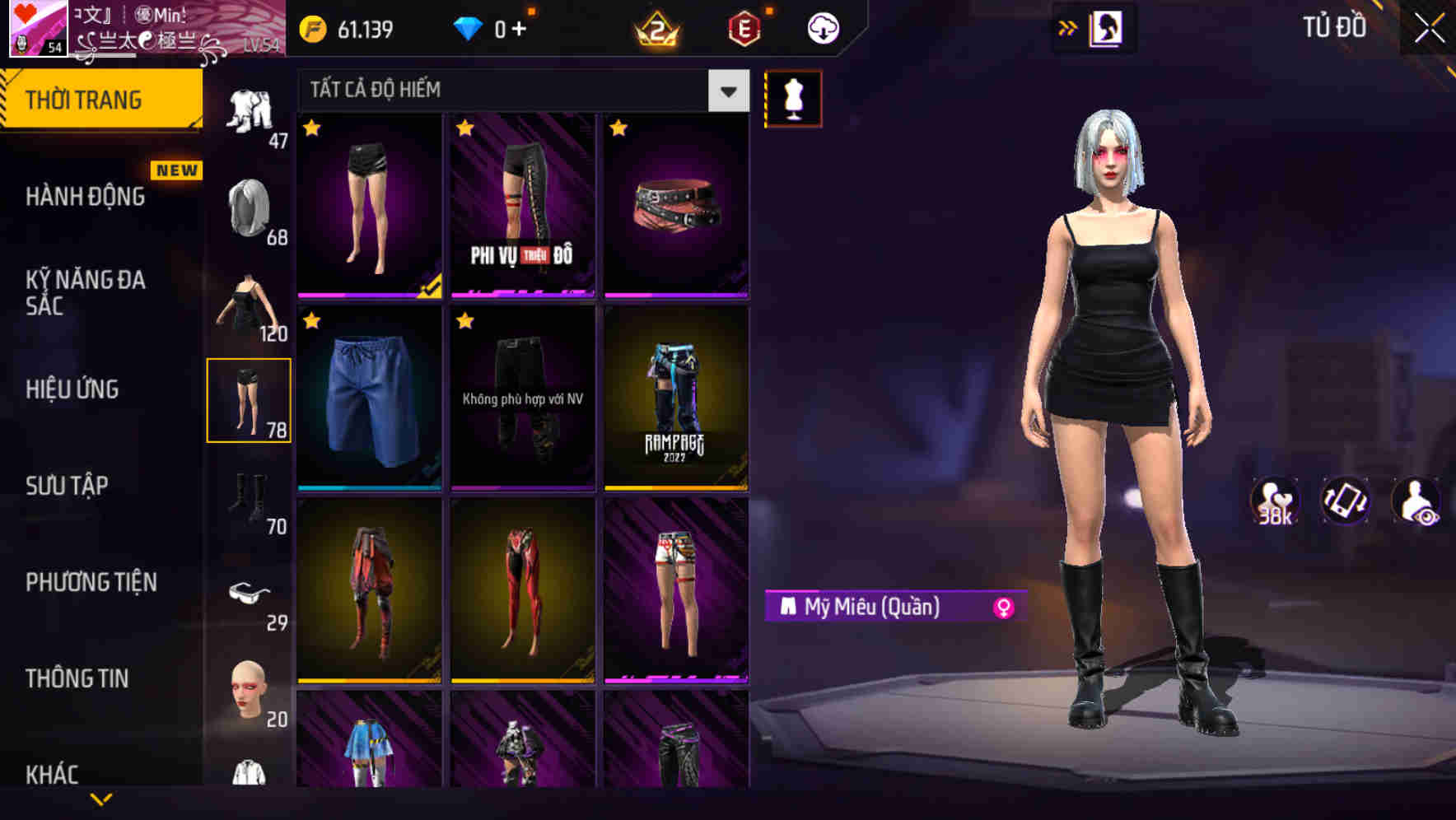
Task: Toggle the mannequin display mode
Action: (793, 98)
